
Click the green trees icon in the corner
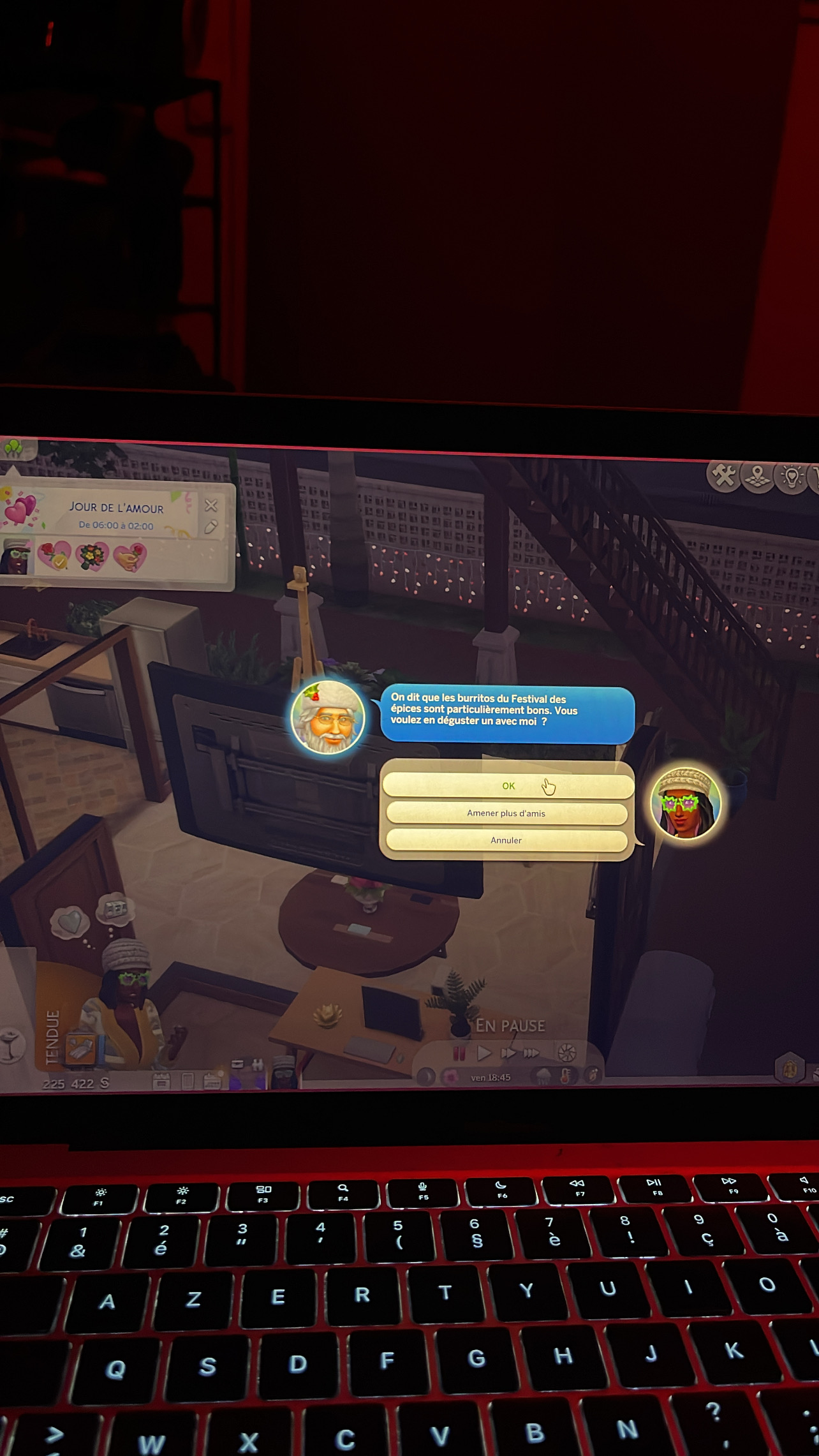click(x=14, y=449)
